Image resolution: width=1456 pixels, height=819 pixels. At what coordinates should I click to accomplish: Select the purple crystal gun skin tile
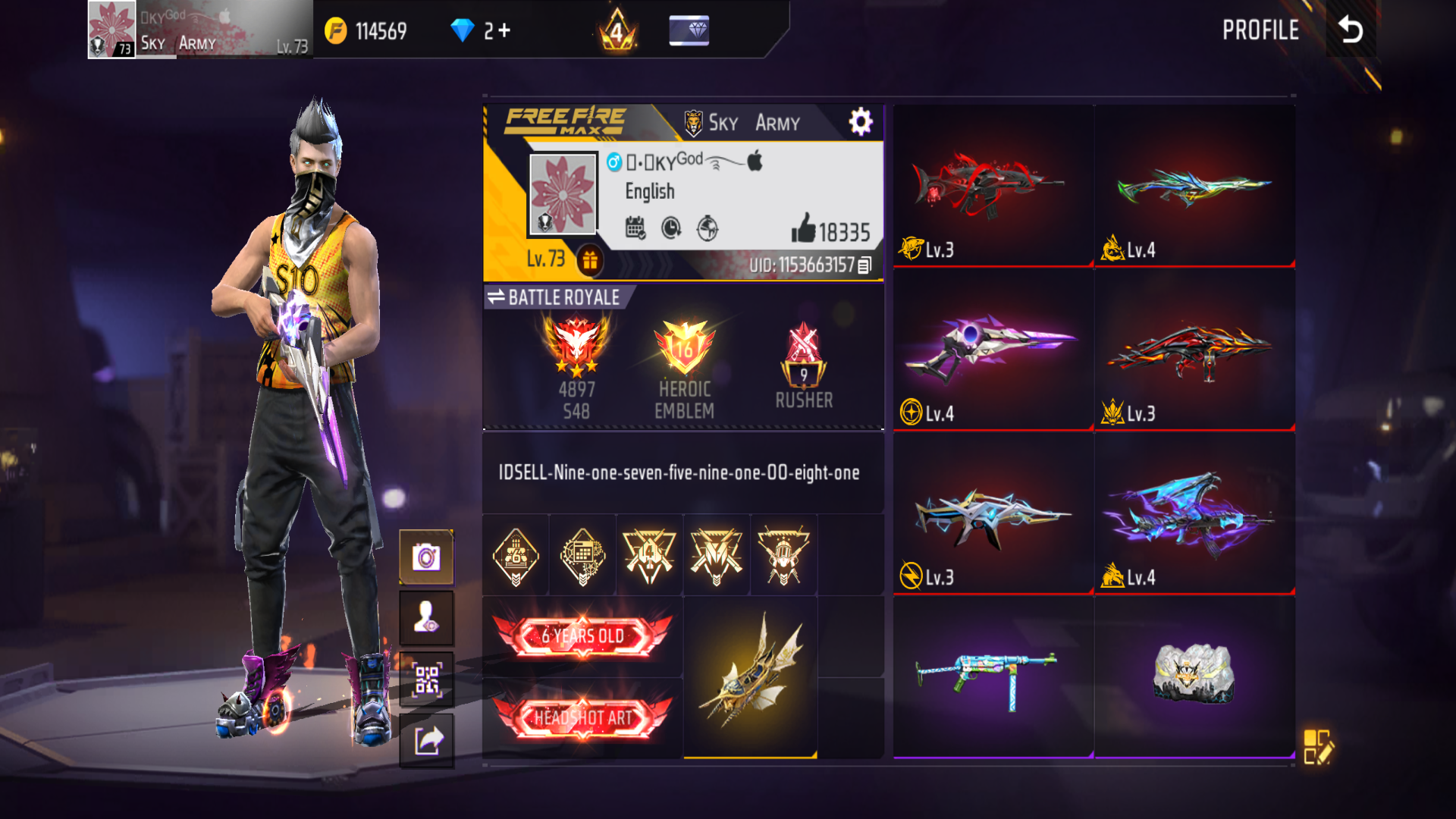993,350
